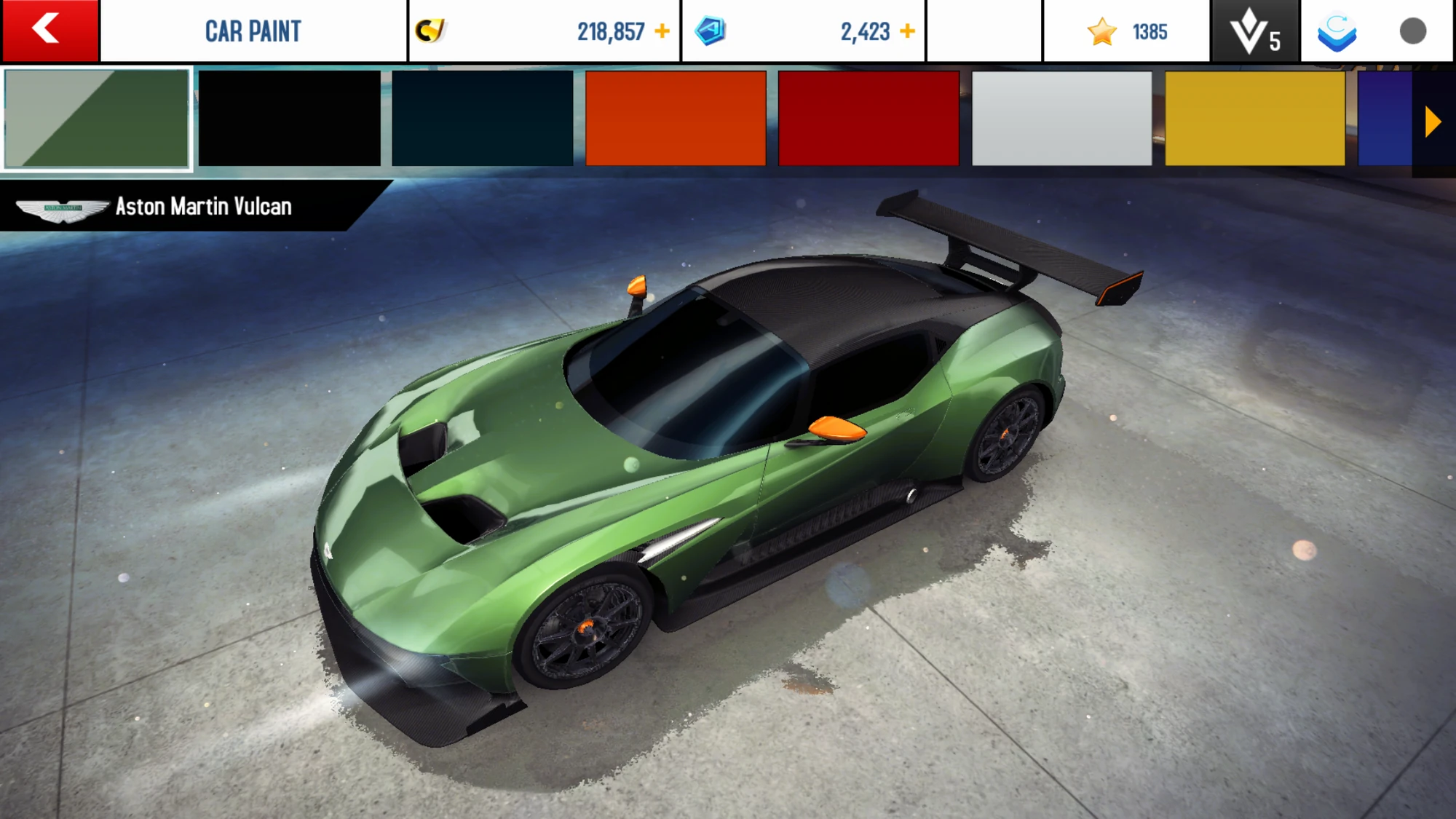Choose the black paint color

click(289, 119)
